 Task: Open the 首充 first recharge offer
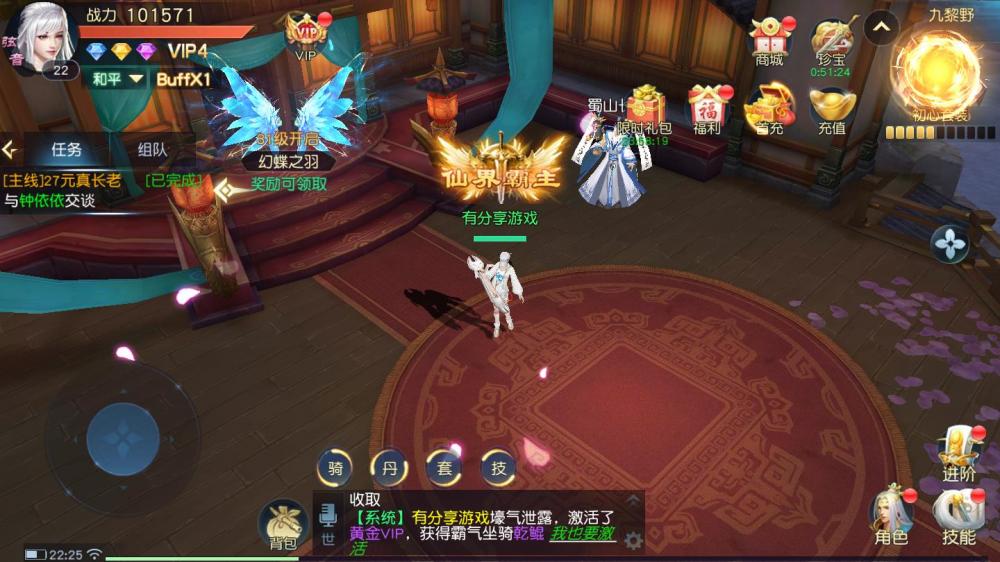769,110
